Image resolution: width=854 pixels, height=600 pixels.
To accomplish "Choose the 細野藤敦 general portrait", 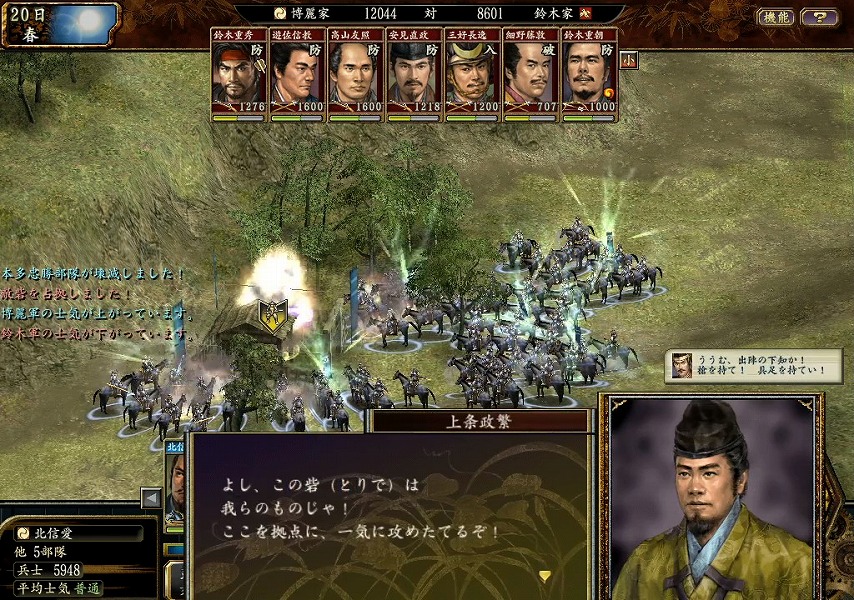I will click(x=530, y=76).
